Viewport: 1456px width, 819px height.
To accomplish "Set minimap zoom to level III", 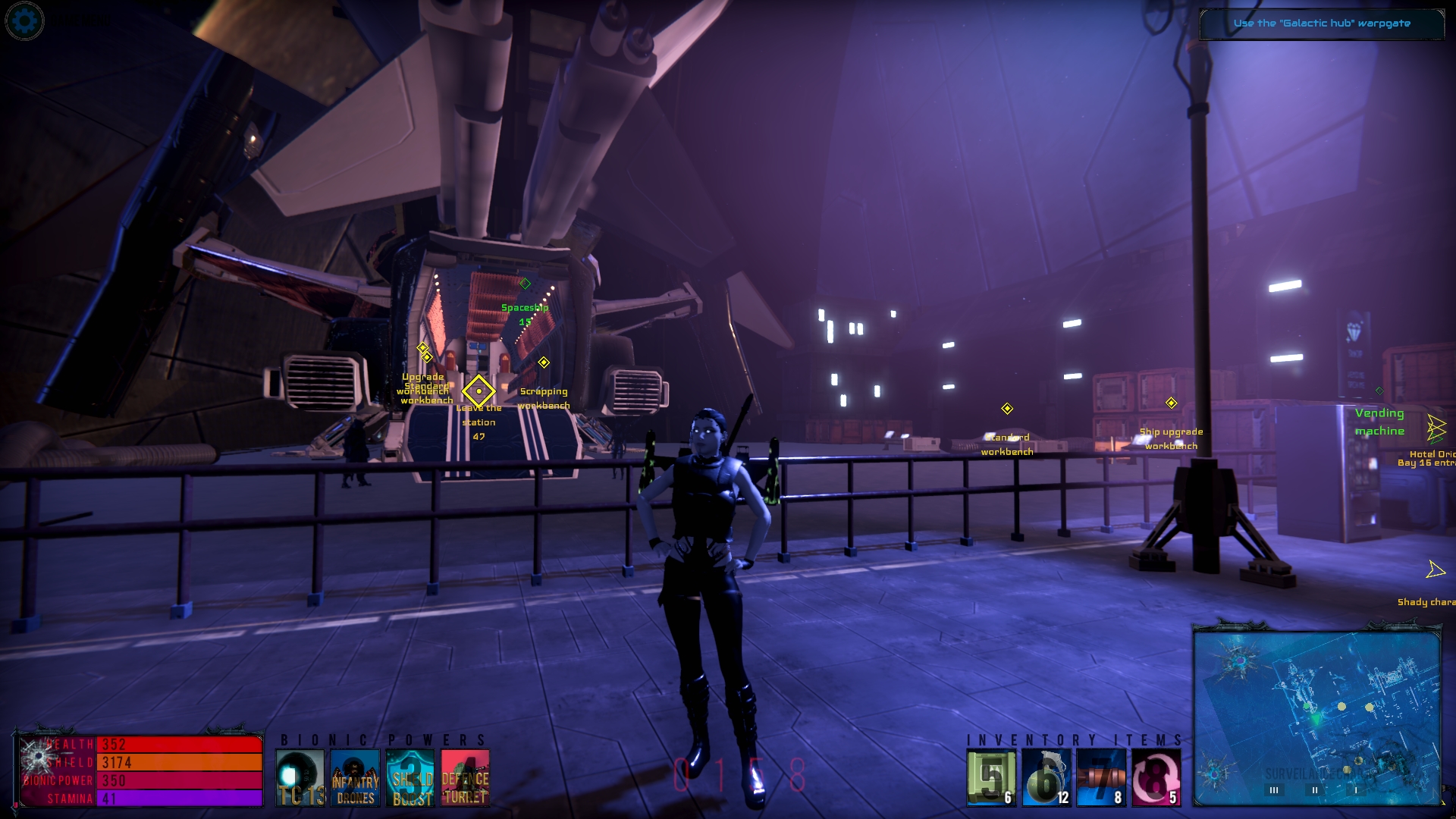I will (x=1274, y=790).
